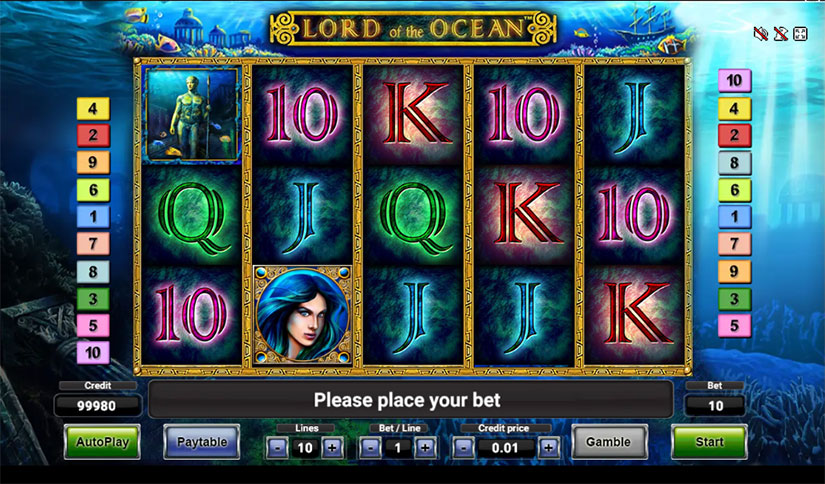Decrease the number of Lines
The image size is (825, 484).
(277, 448)
